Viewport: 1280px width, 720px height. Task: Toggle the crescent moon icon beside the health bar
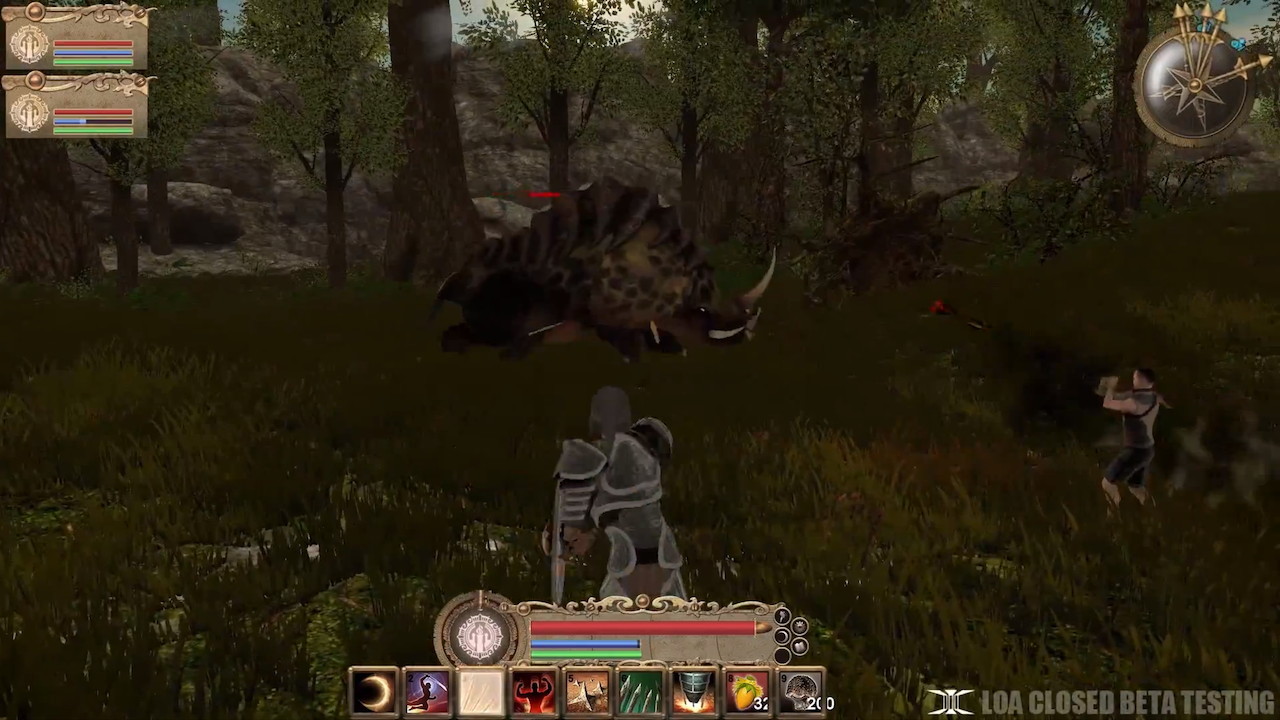click(782, 636)
